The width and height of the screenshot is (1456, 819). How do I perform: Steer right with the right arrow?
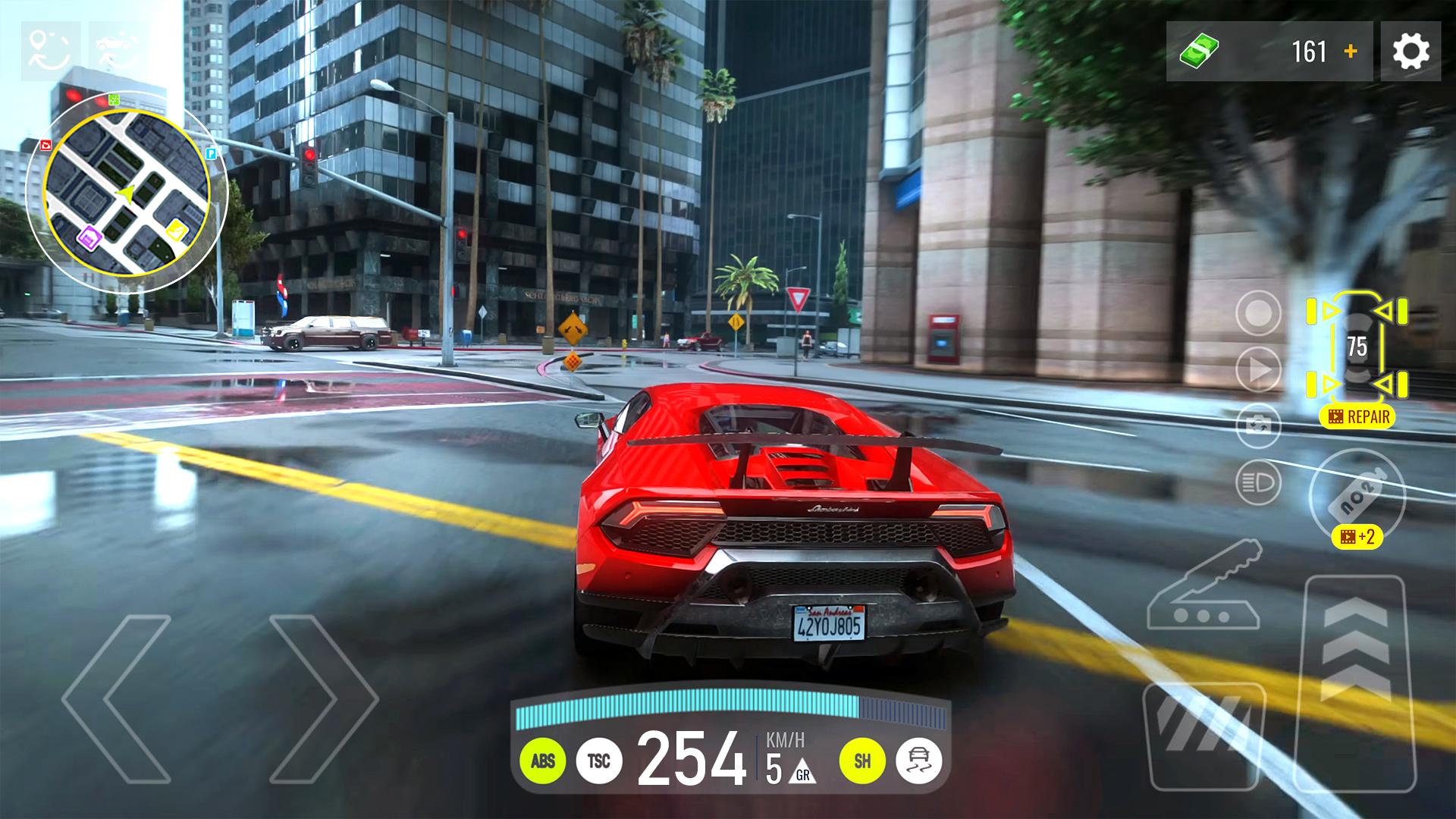[322, 698]
